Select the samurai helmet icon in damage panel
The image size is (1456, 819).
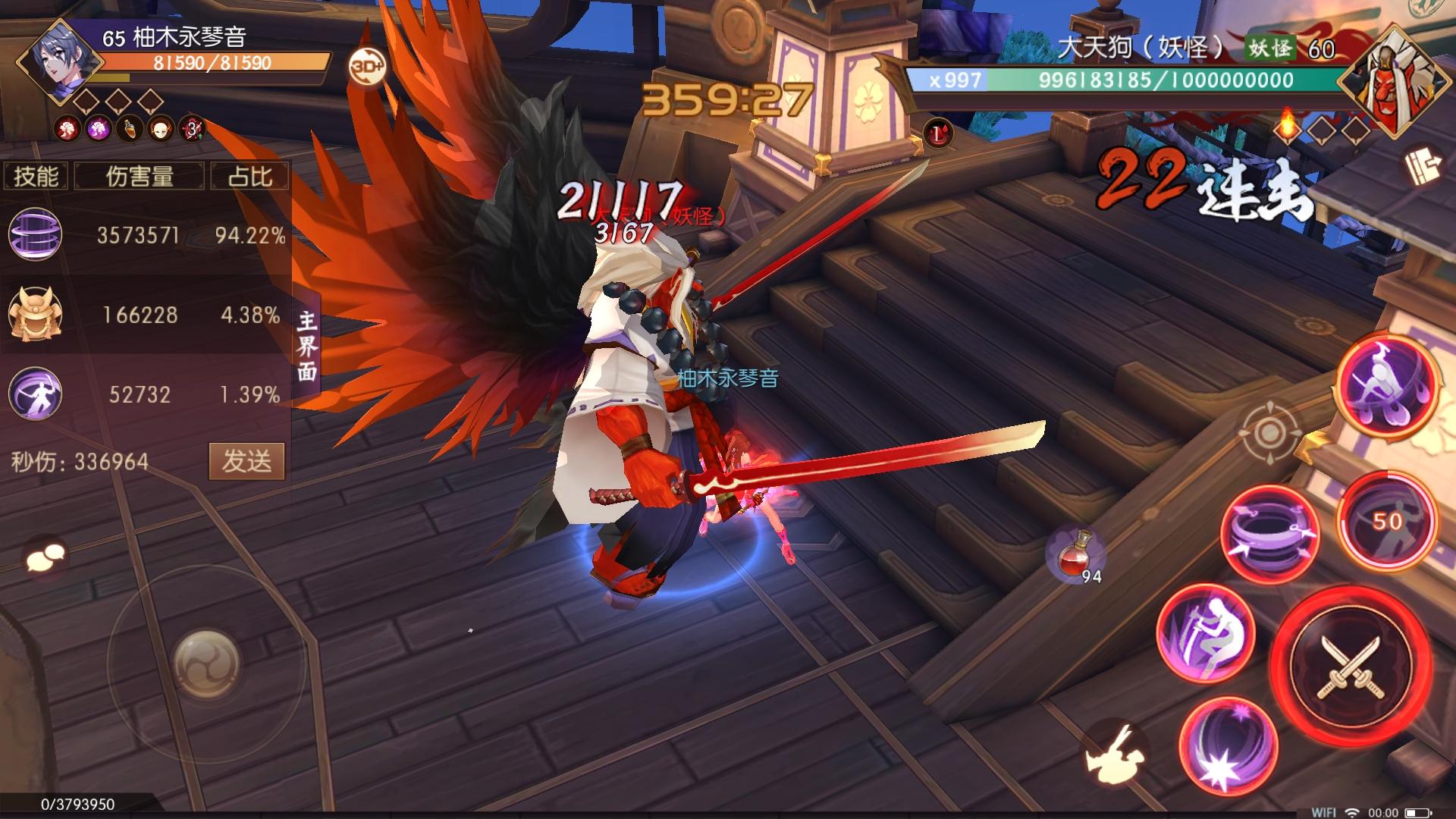click(34, 312)
